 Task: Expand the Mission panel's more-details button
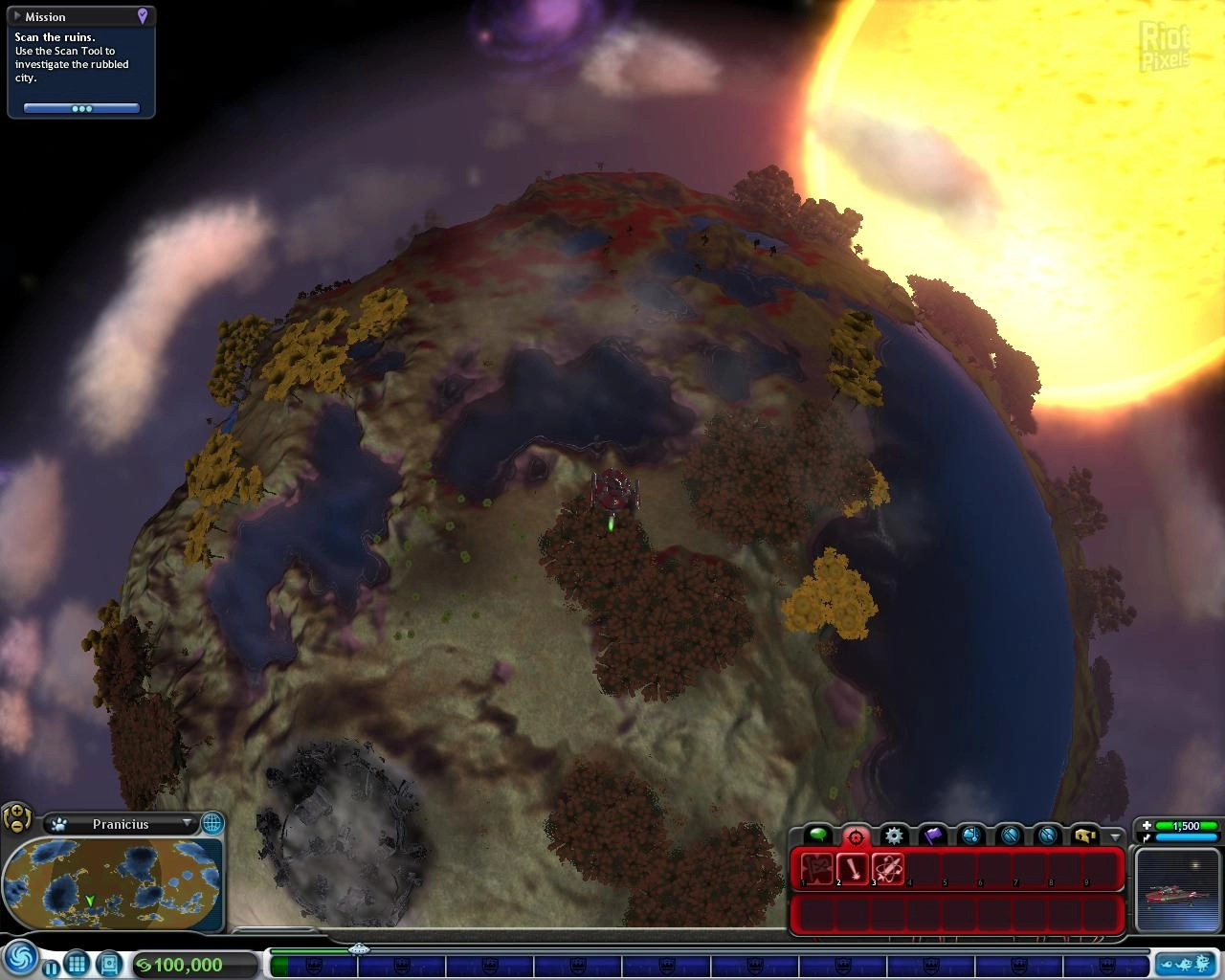[81, 109]
